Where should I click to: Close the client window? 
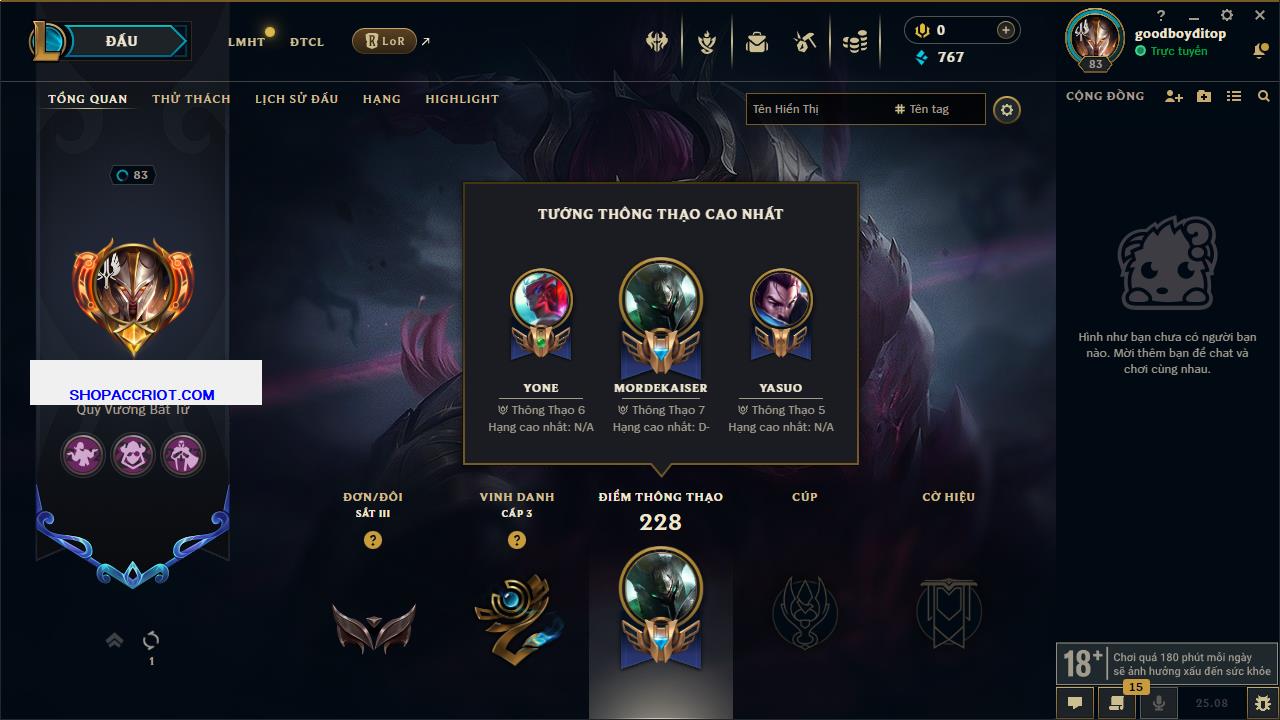[1260, 15]
